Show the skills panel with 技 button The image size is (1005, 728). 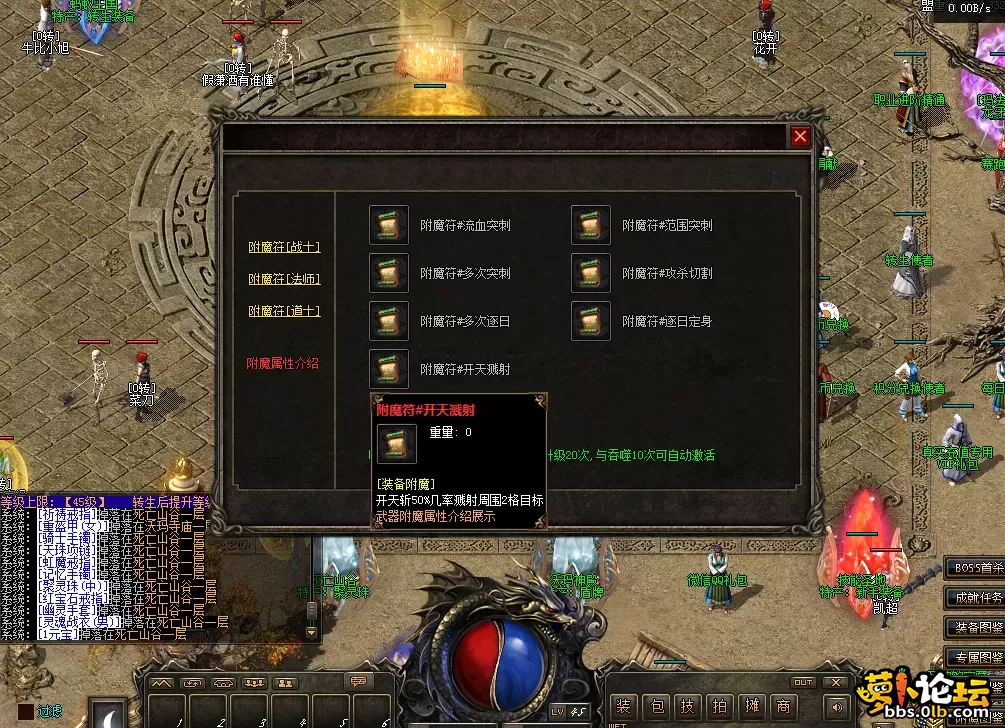tap(687, 707)
